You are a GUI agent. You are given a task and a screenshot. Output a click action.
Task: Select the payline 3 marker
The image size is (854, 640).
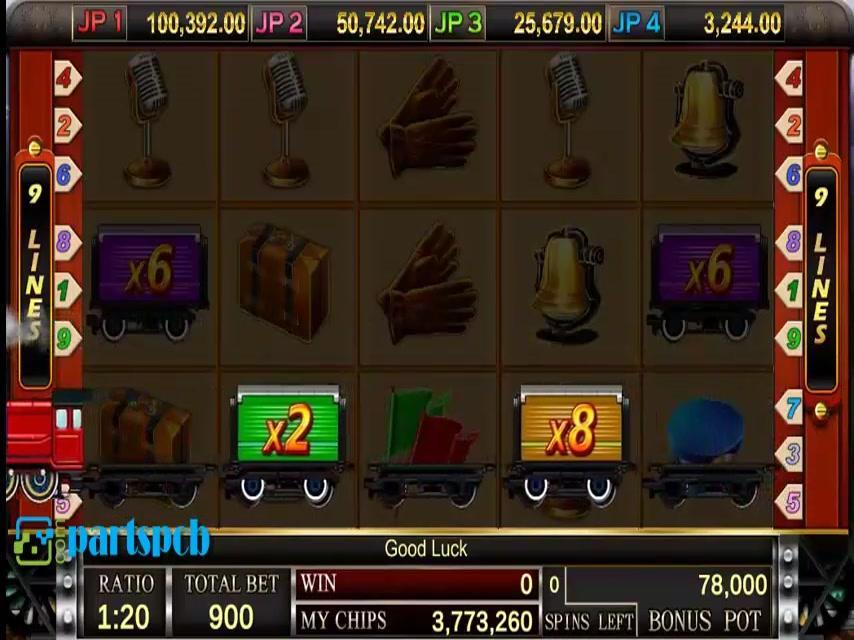point(792,454)
